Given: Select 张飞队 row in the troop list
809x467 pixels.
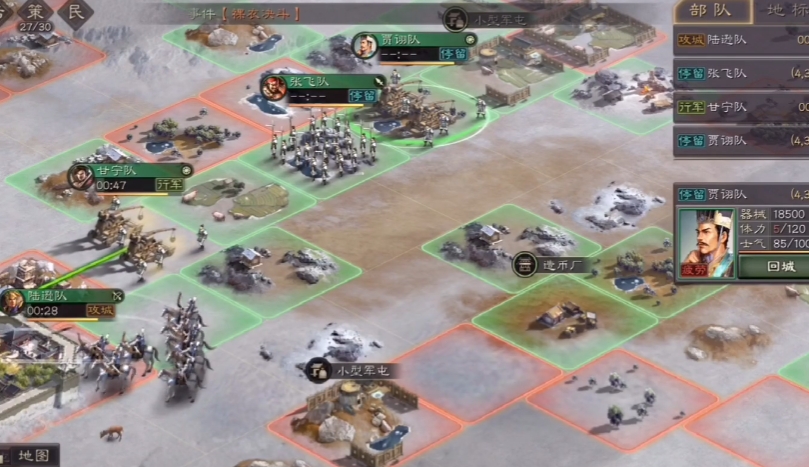Looking at the screenshot, I should 740,73.
